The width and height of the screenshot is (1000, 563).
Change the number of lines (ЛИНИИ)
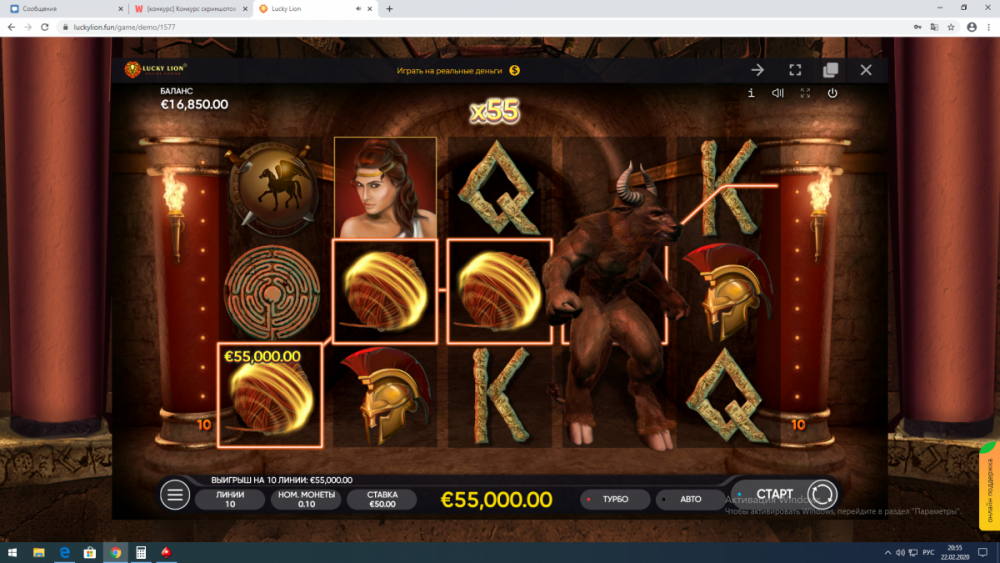coord(230,499)
